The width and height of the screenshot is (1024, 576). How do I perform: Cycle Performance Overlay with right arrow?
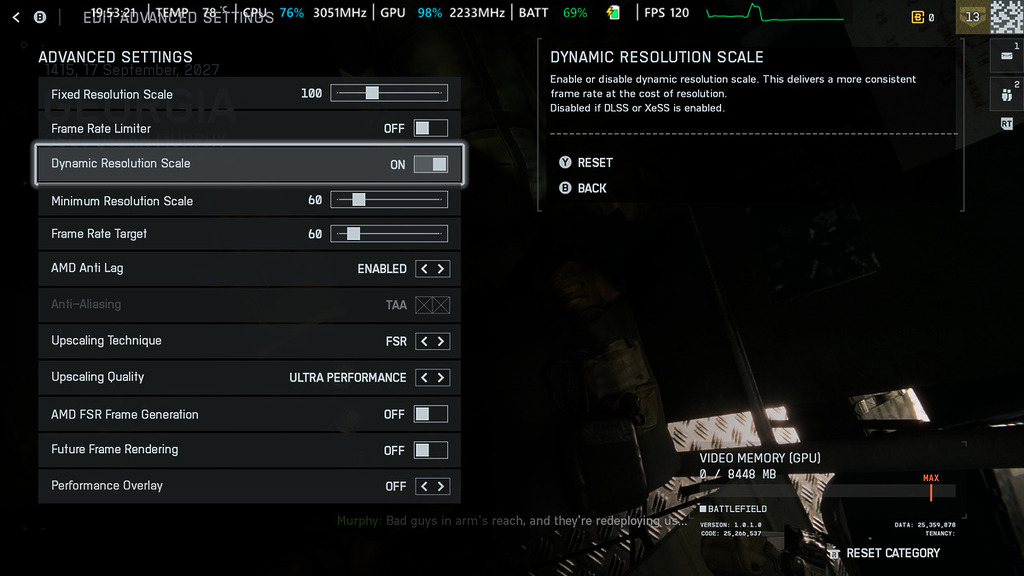441,486
